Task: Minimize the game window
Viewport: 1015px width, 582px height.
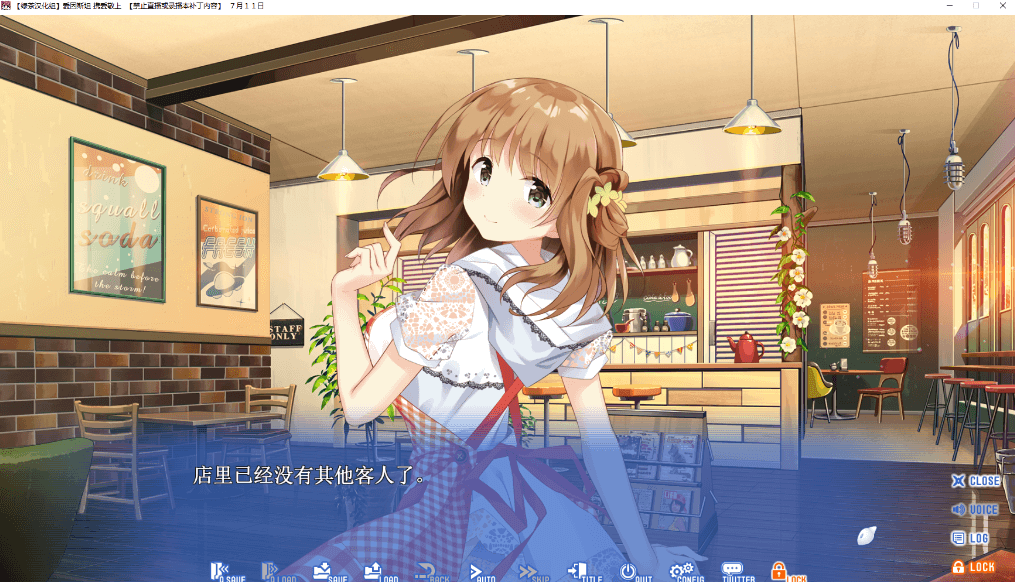Action: coord(947,6)
